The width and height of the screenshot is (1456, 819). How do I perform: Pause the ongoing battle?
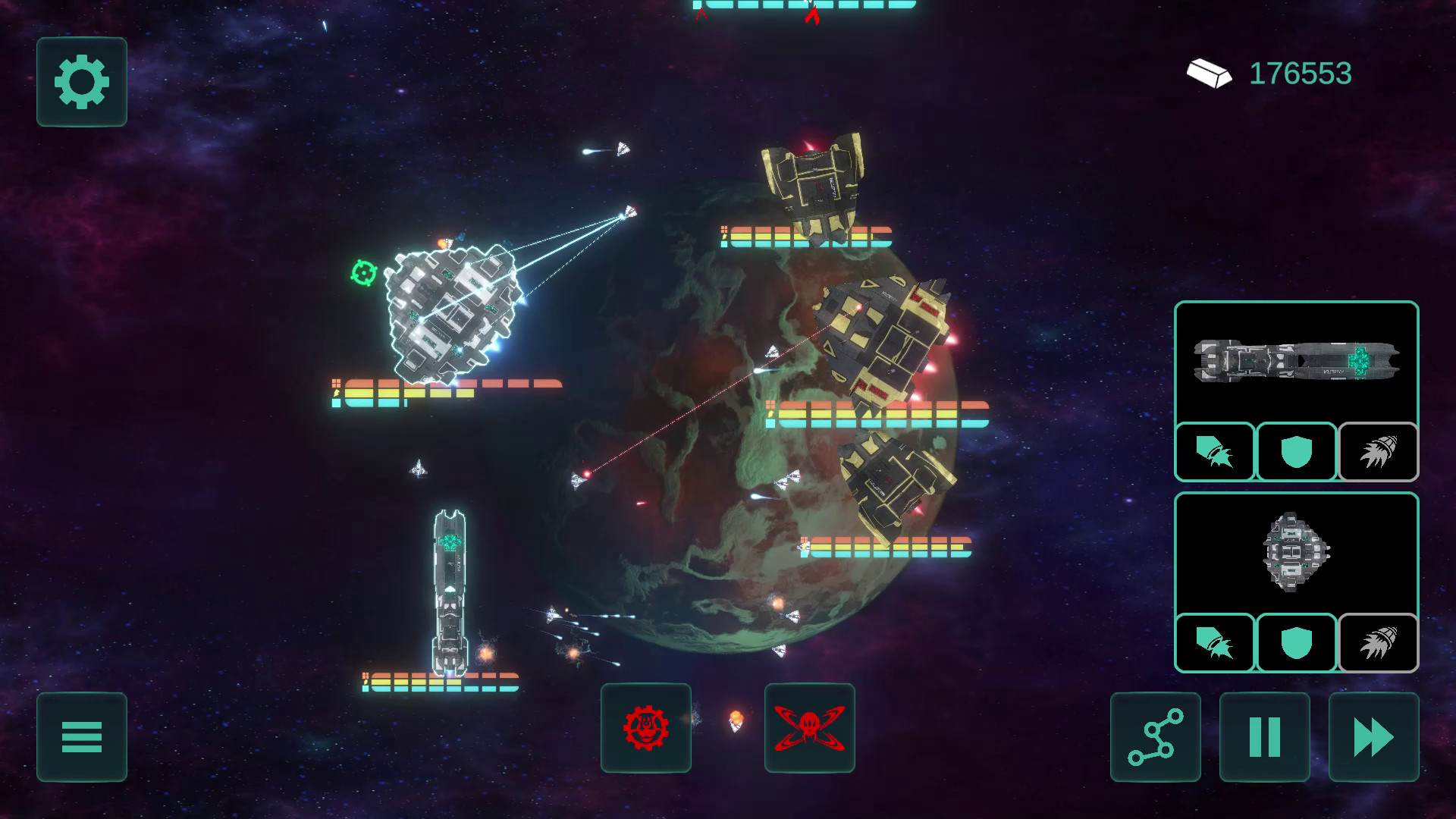[1263, 737]
